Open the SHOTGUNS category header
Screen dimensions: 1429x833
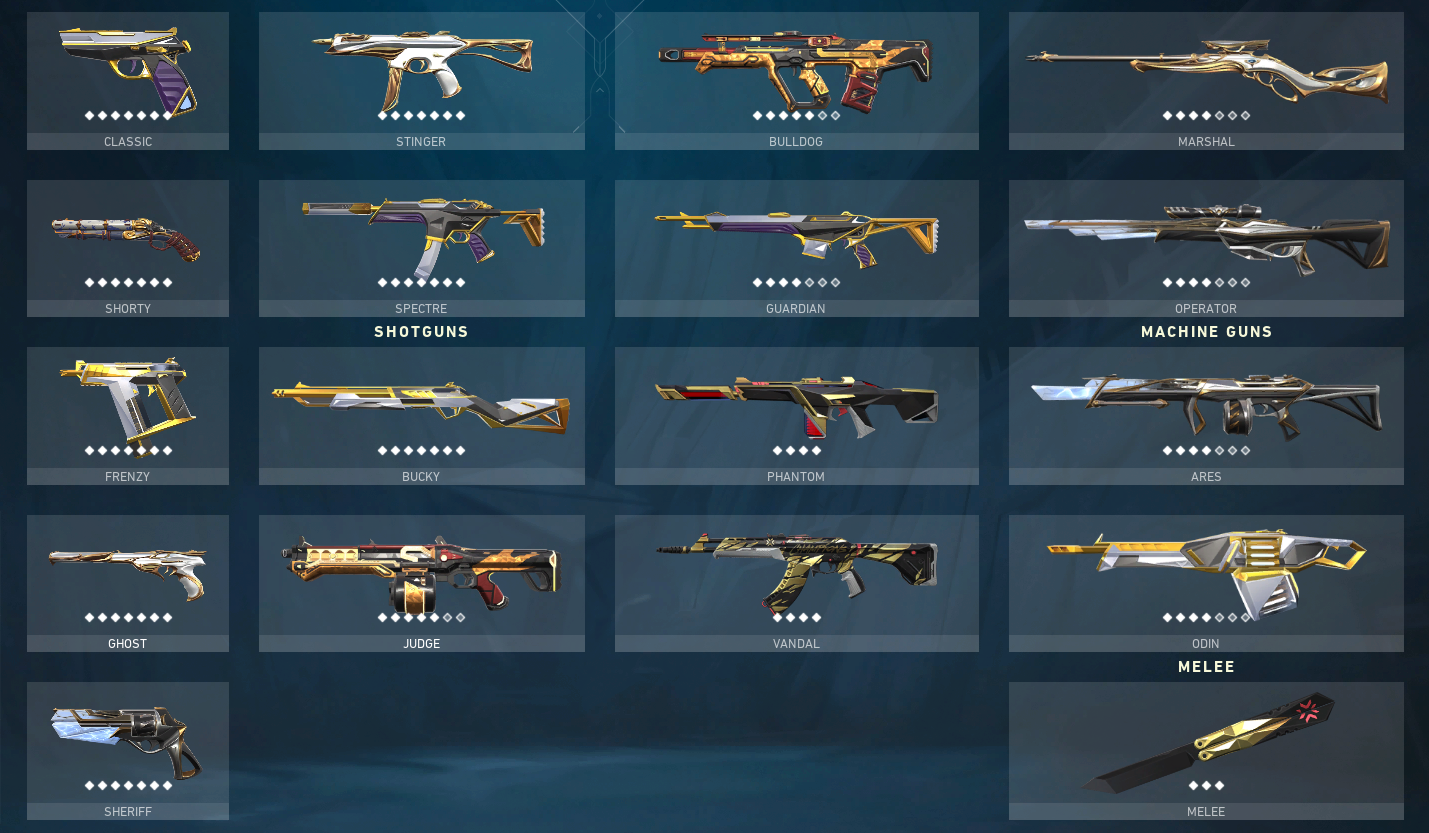pos(421,331)
